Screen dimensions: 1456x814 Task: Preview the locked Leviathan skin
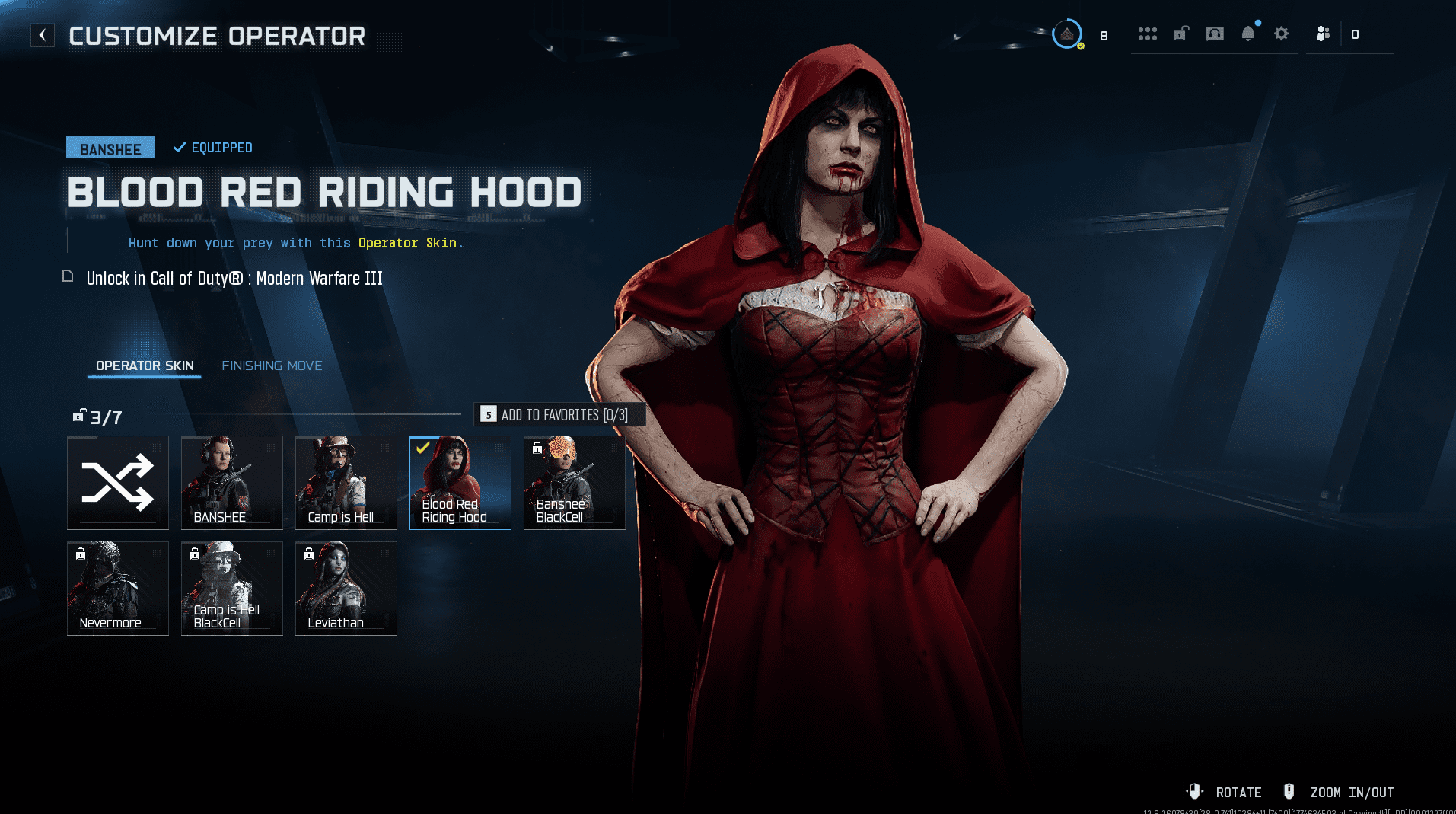(346, 589)
